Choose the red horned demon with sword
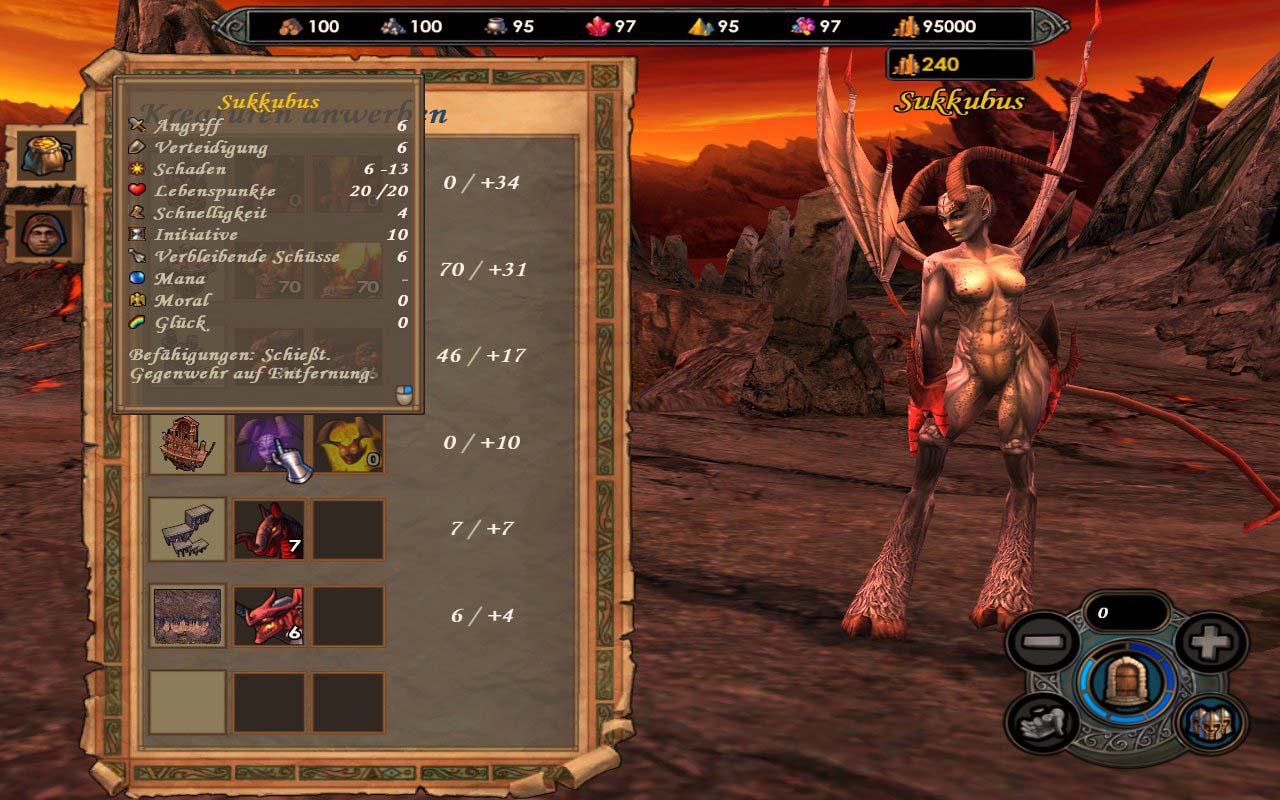Image resolution: width=1280 pixels, height=800 pixels. pyautogui.click(x=268, y=615)
